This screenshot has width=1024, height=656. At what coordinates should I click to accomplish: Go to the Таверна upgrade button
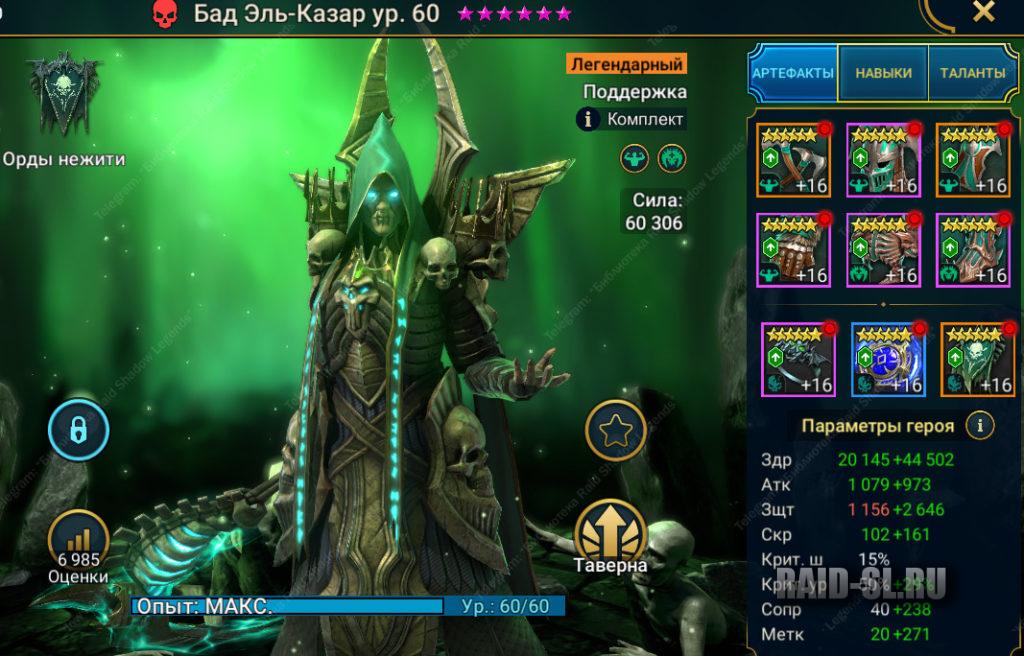pos(610,535)
